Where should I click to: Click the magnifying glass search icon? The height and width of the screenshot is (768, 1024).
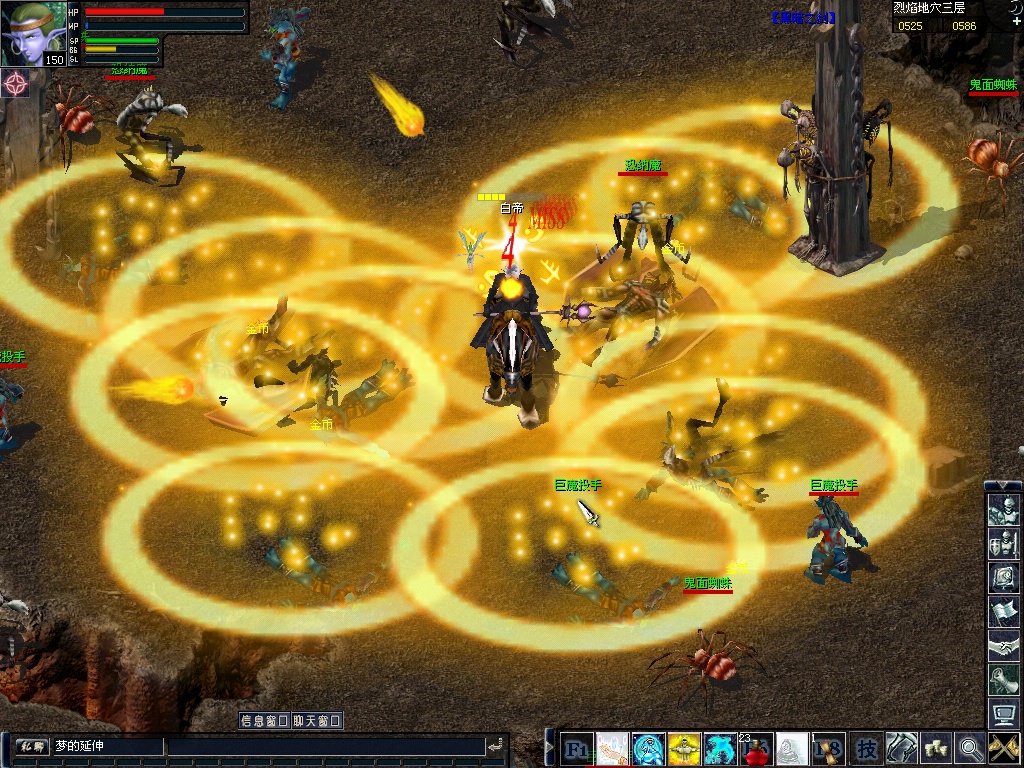(x=970, y=748)
